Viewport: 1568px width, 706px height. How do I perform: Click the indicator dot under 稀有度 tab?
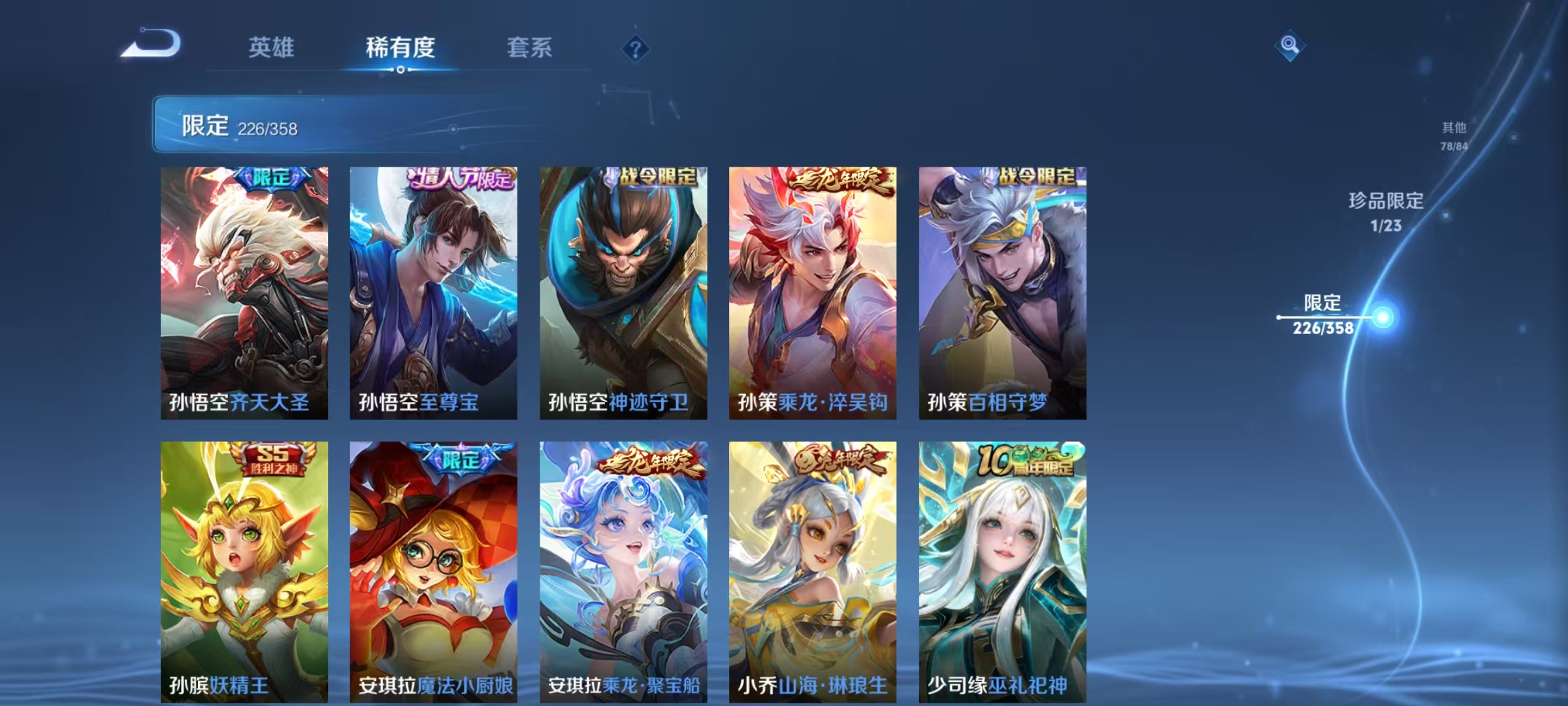pos(400,69)
